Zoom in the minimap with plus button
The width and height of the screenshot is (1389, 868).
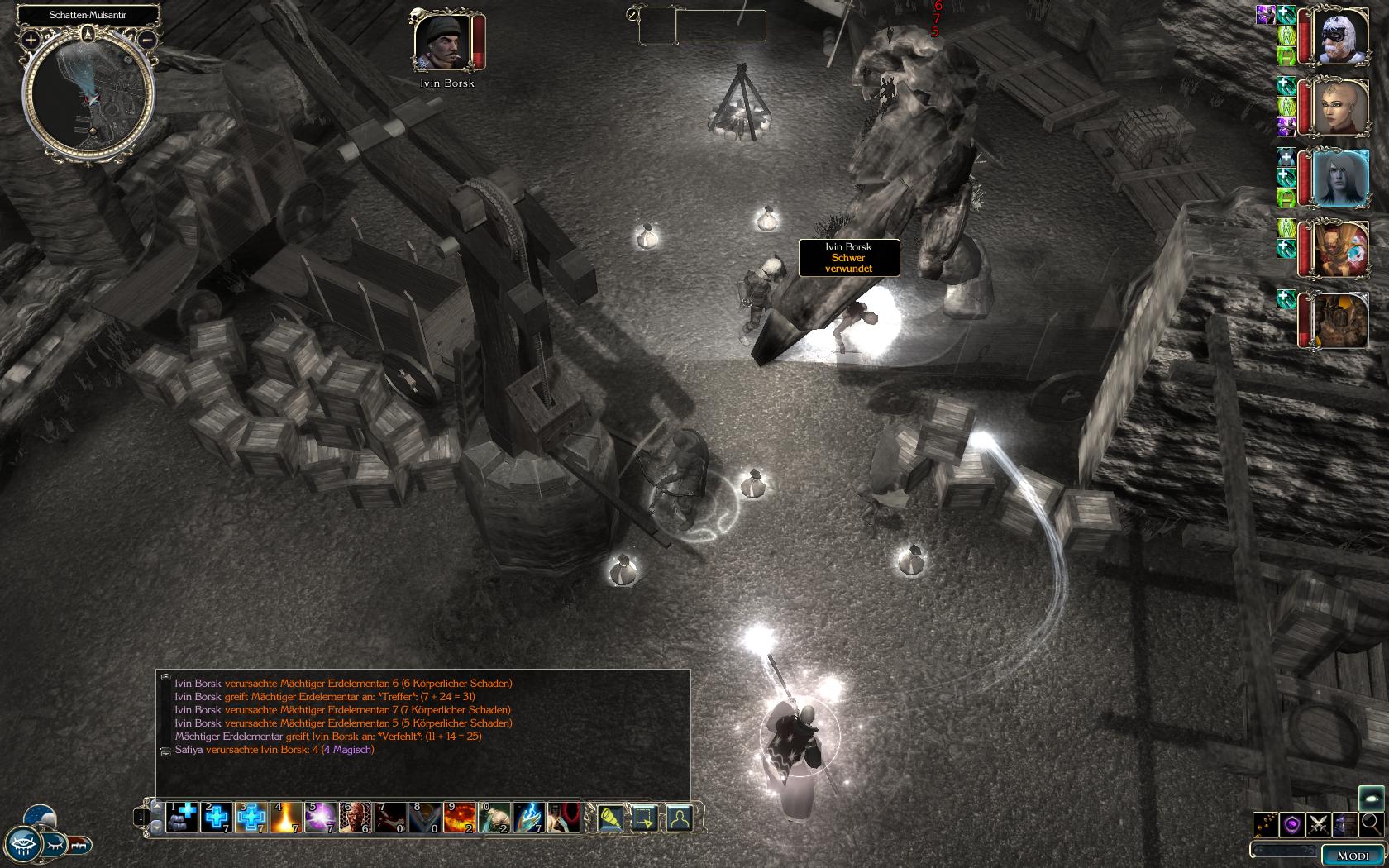(x=31, y=39)
